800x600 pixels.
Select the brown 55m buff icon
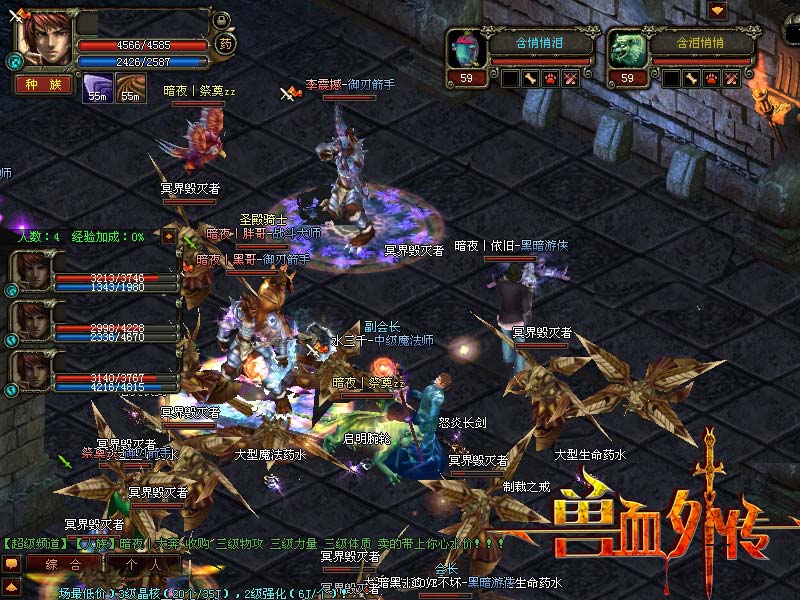coord(130,87)
